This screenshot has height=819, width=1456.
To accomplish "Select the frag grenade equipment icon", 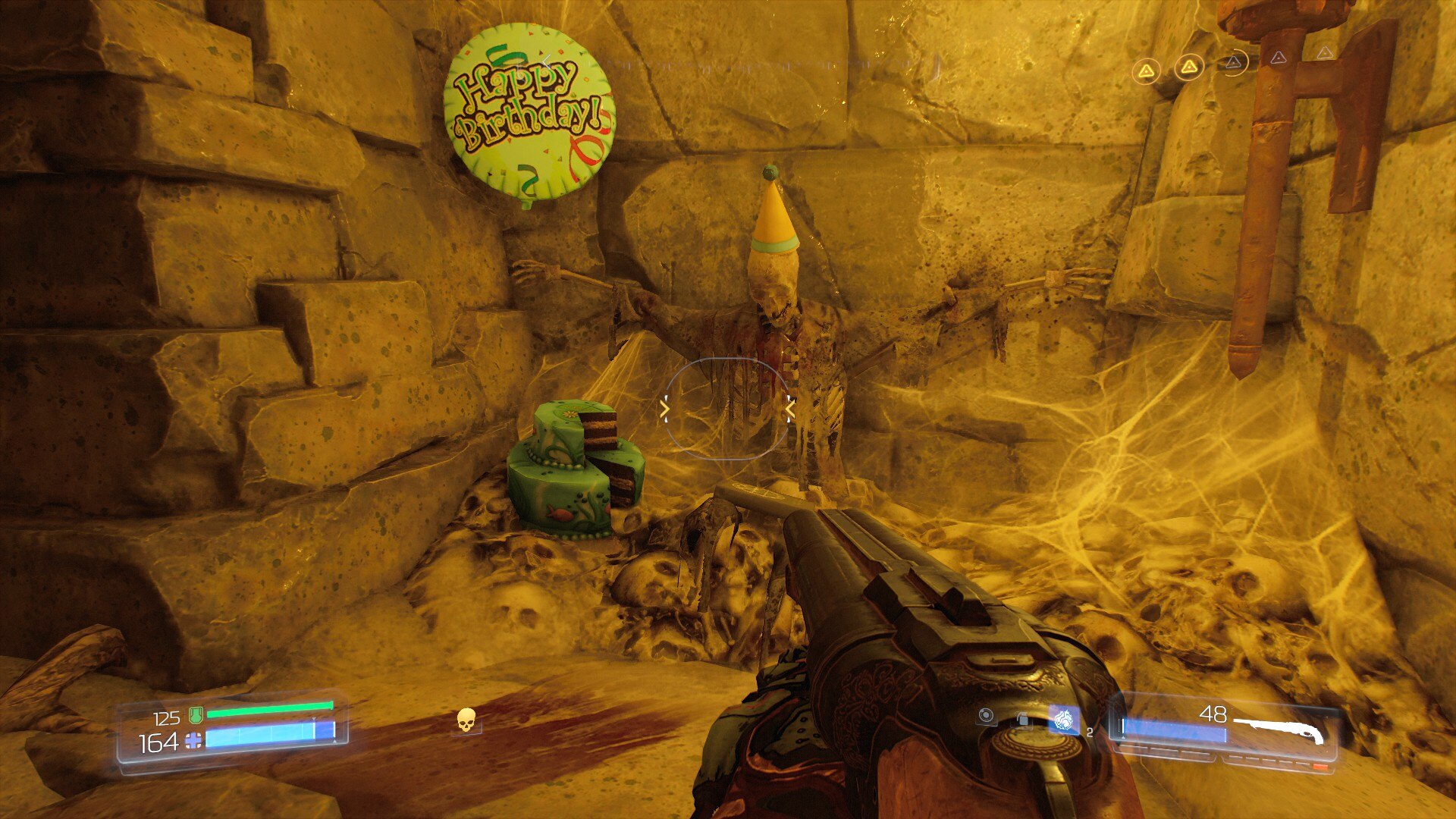I will point(1024,717).
